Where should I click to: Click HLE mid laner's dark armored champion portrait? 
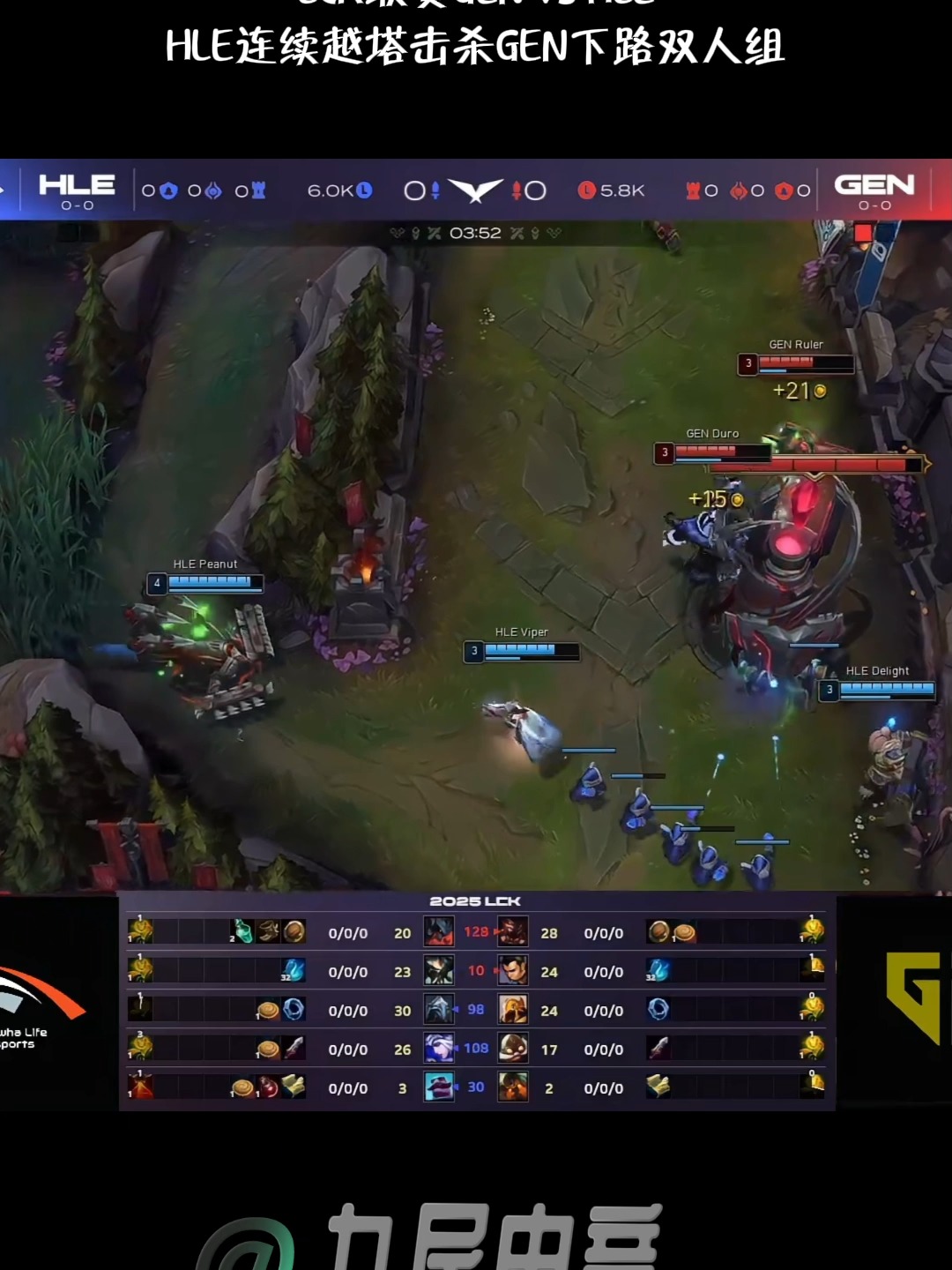pos(439,1009)
